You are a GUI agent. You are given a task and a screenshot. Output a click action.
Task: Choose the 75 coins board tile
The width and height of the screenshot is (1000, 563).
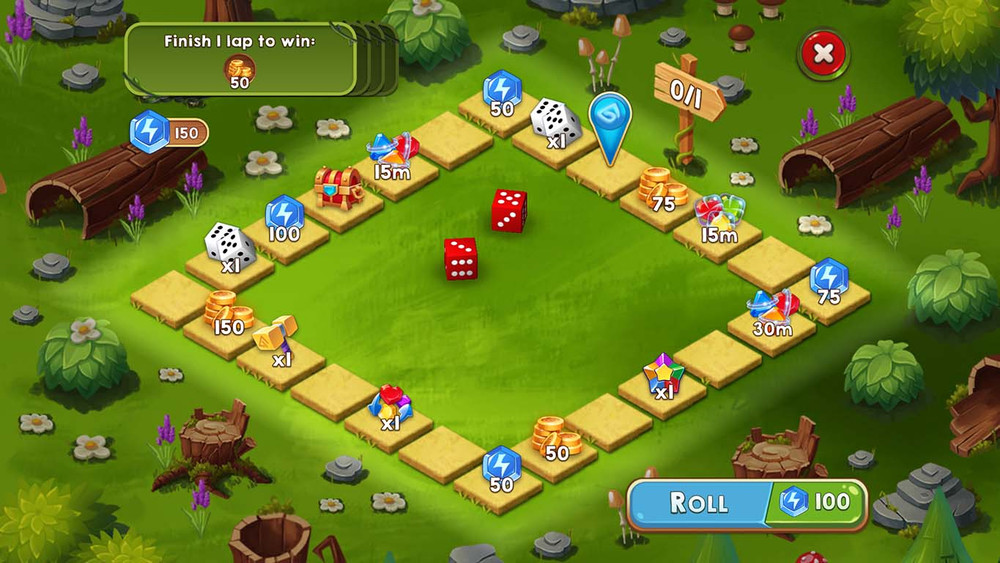pos(661,191)
